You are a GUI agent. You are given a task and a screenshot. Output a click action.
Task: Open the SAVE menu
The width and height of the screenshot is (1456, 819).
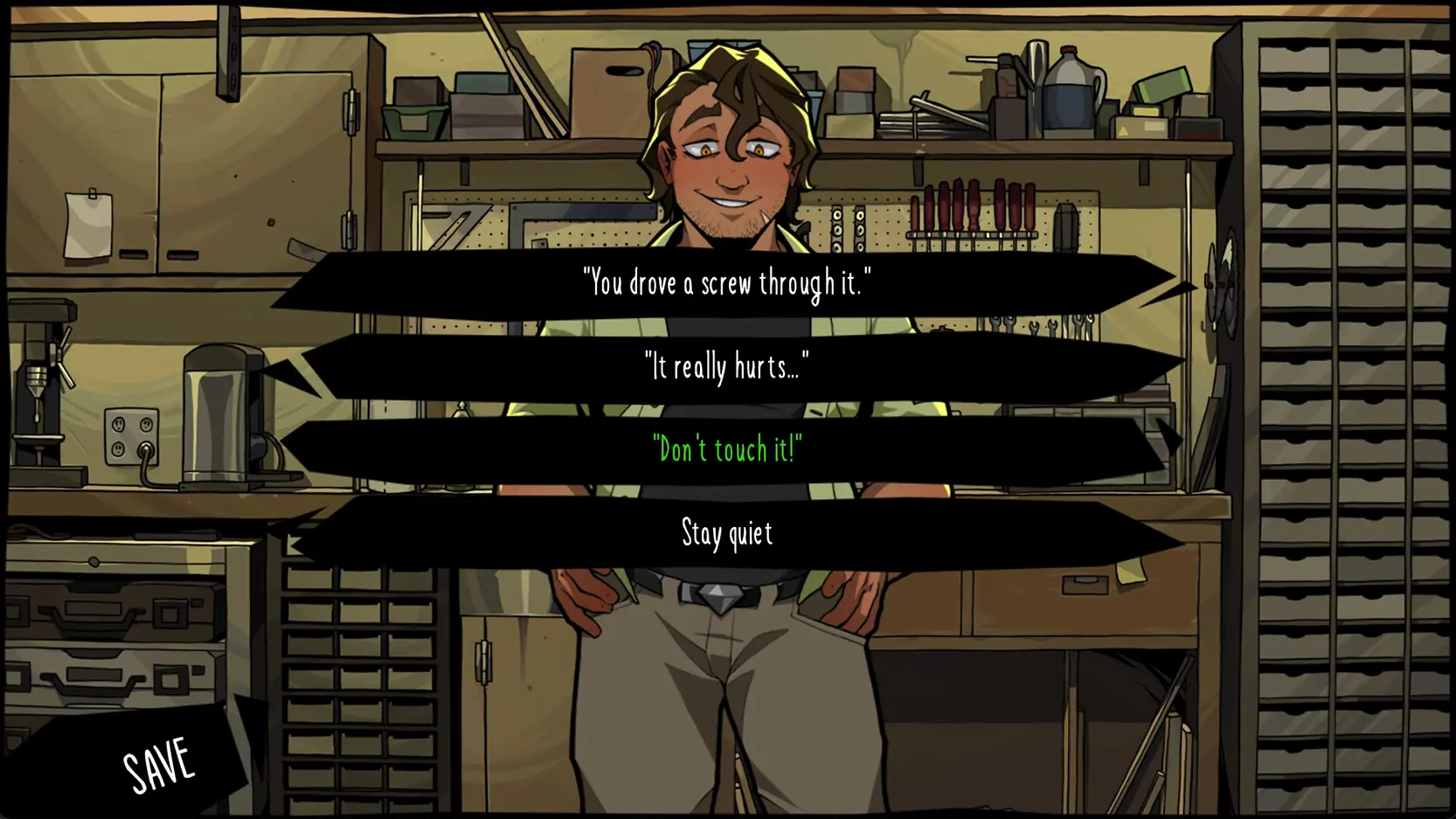157,764
